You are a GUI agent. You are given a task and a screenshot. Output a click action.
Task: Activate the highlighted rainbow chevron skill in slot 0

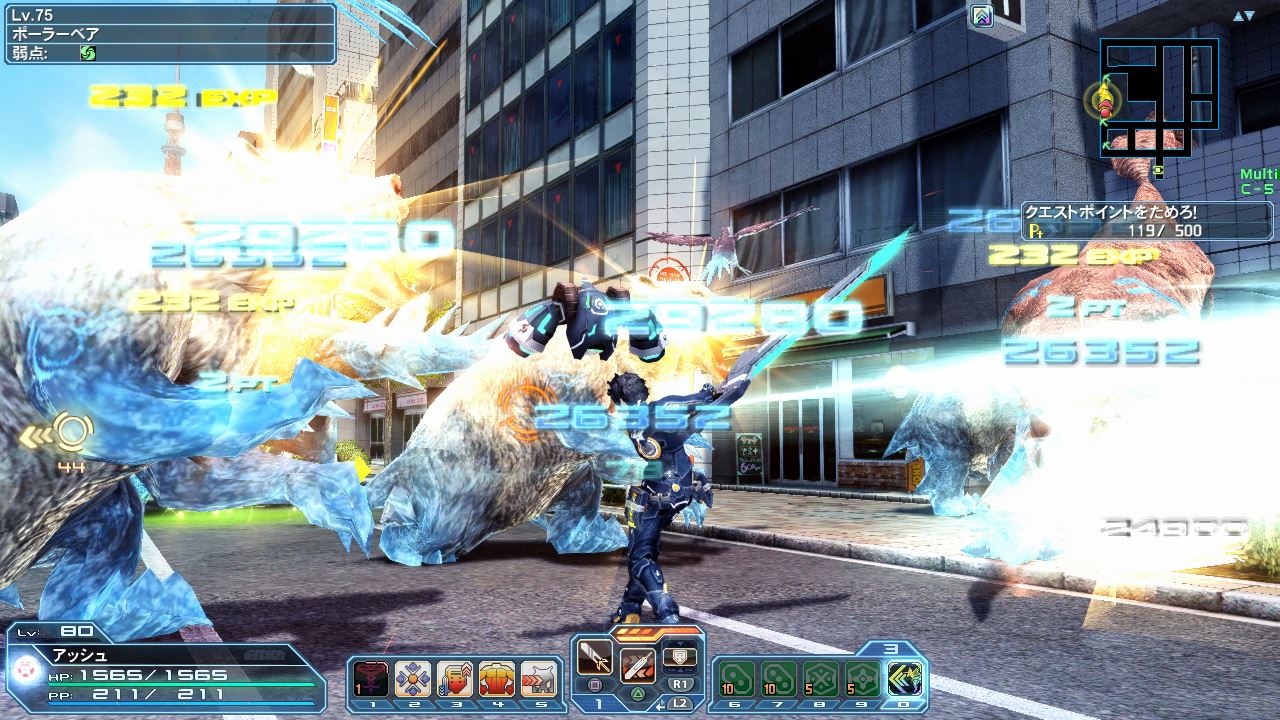(x=905, y=679)
